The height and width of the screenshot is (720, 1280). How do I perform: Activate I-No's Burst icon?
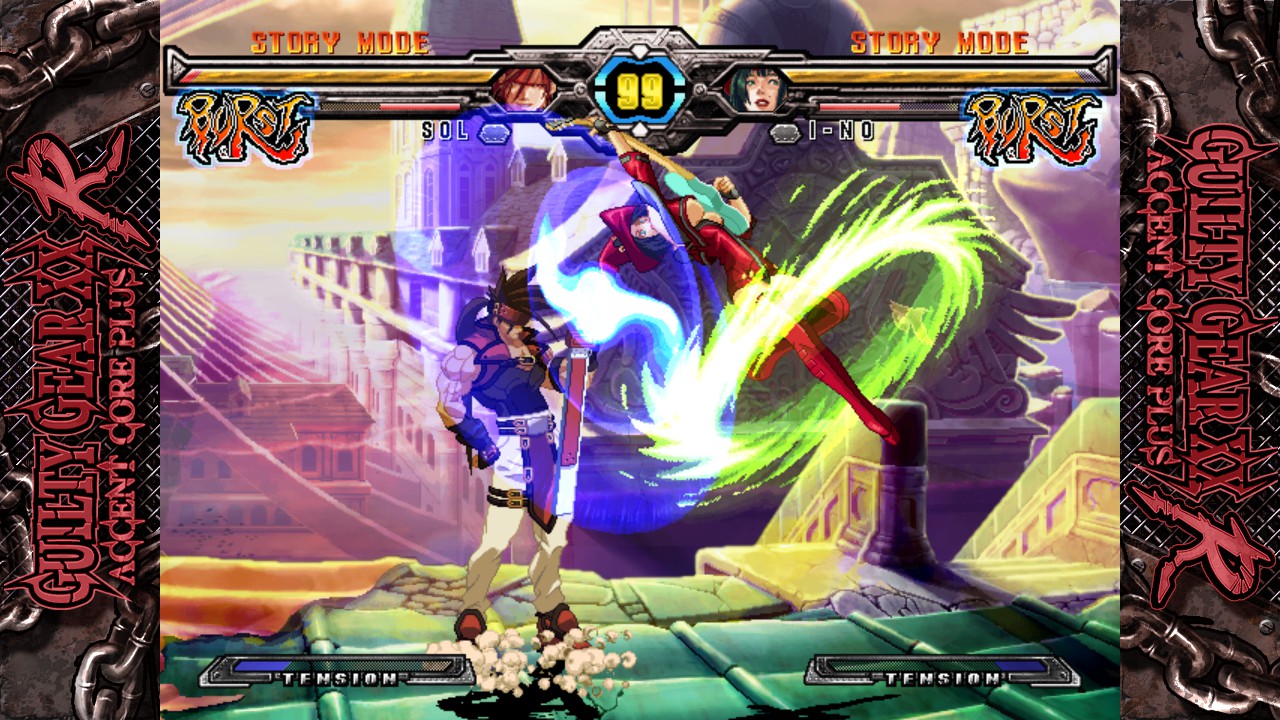(1032, 126)
